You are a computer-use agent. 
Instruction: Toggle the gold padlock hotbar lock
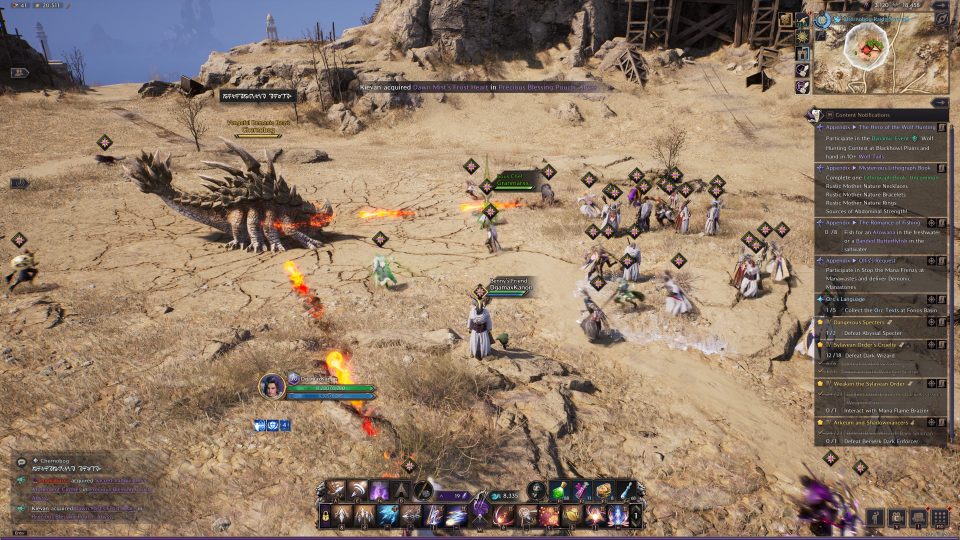point(326,516)
